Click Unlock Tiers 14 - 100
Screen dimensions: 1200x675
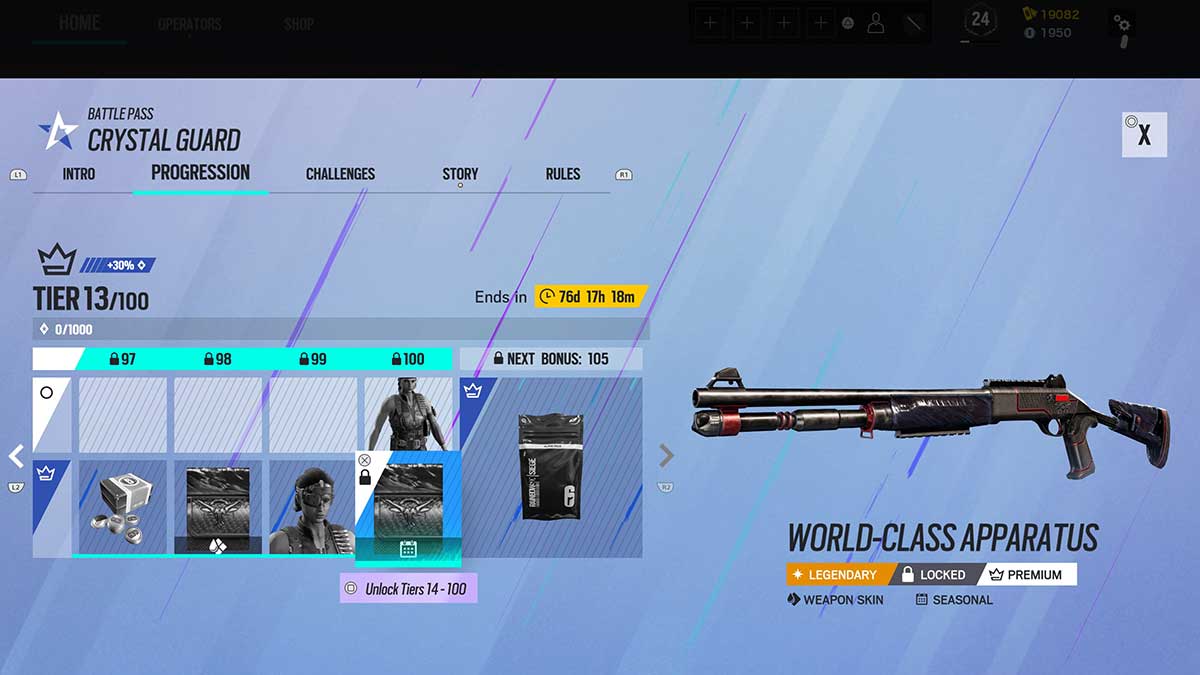click(408, 589)
